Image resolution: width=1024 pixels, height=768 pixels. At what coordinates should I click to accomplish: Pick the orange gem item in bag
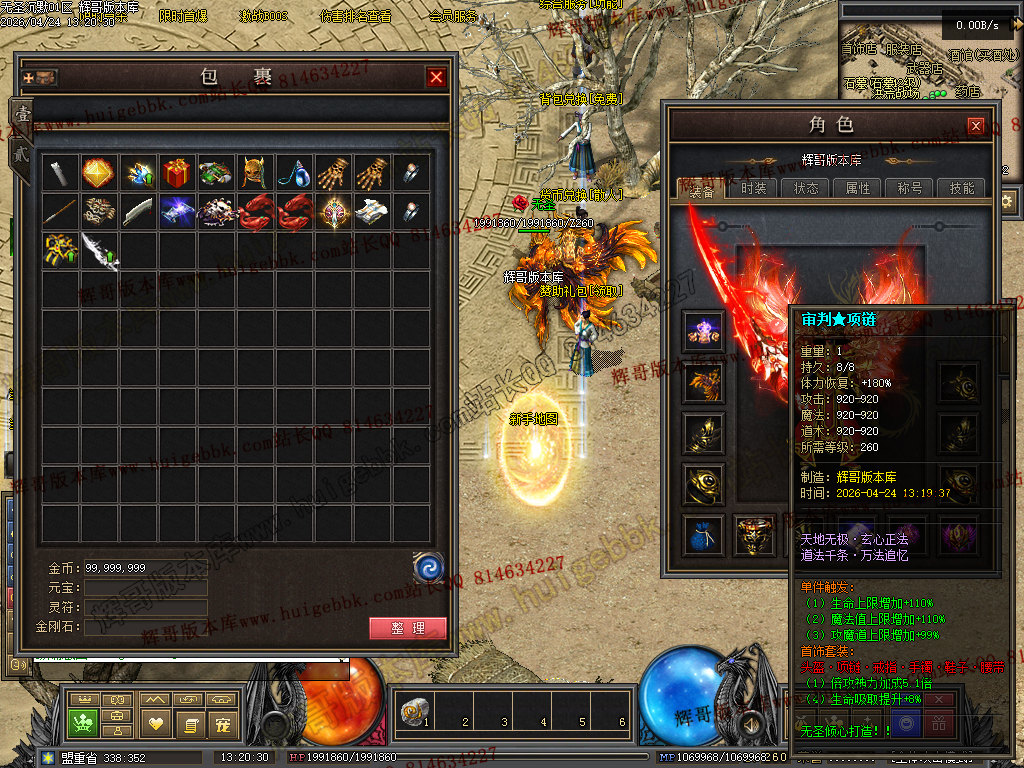(98, 173)
